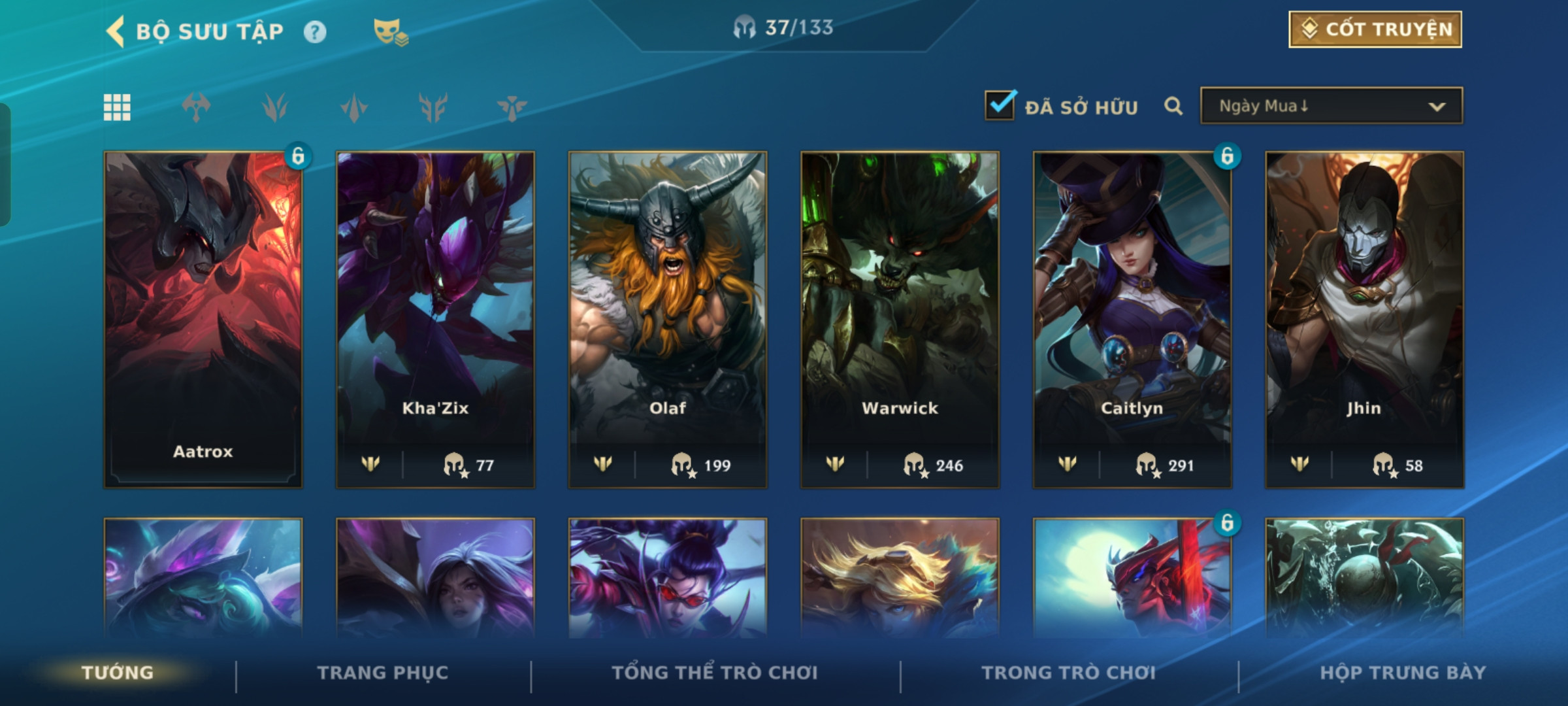Image resolution: width=1568 pixels, height=706 pixels.
Task: Choose the Kha'Zix champion card
Action: click(436, 320)
